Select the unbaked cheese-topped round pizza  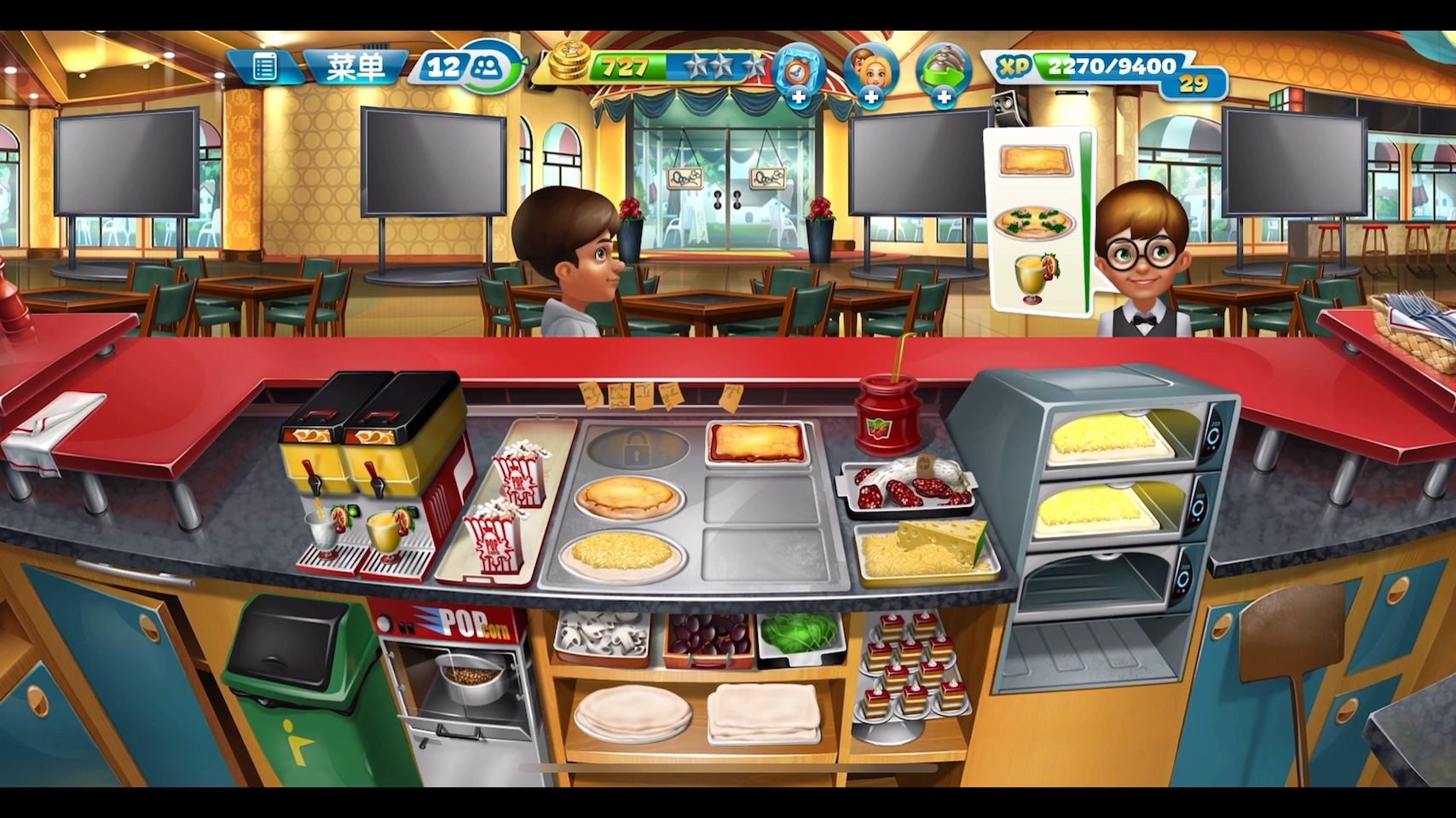click(x=622, y=556)
